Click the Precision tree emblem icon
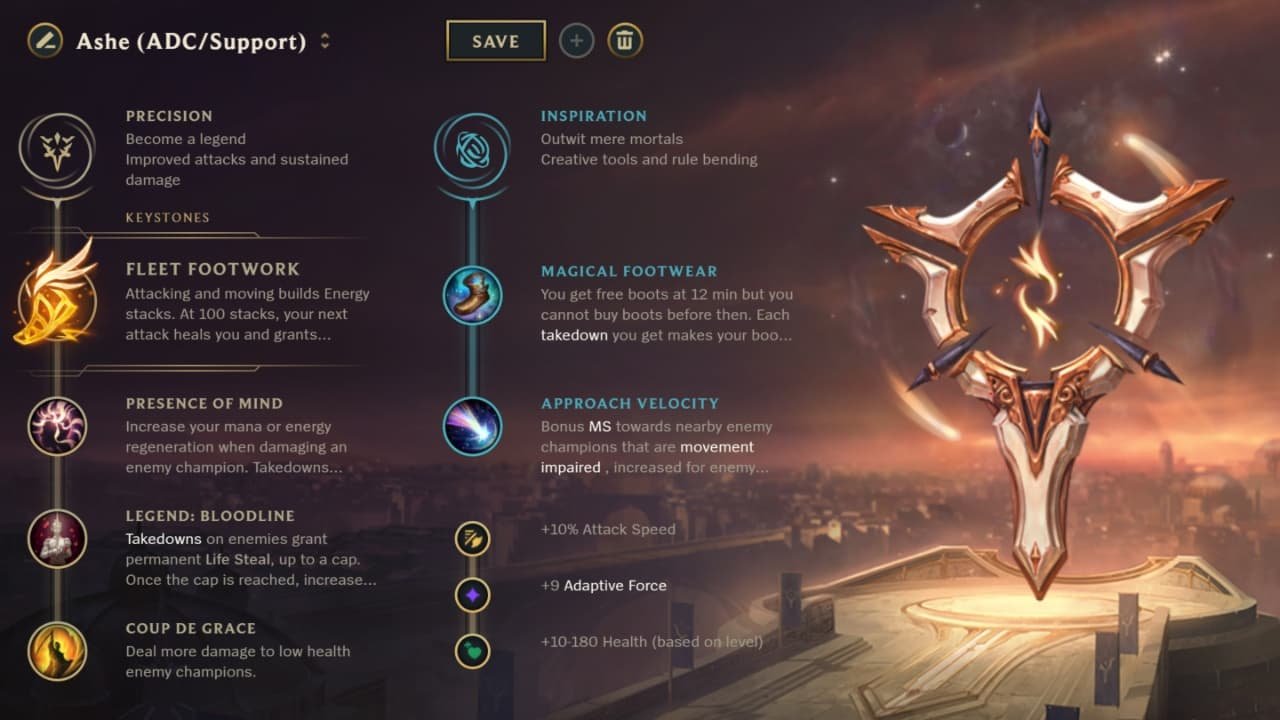The width and height of the screenshot is (1280, 720). click(x=57, y=148)
